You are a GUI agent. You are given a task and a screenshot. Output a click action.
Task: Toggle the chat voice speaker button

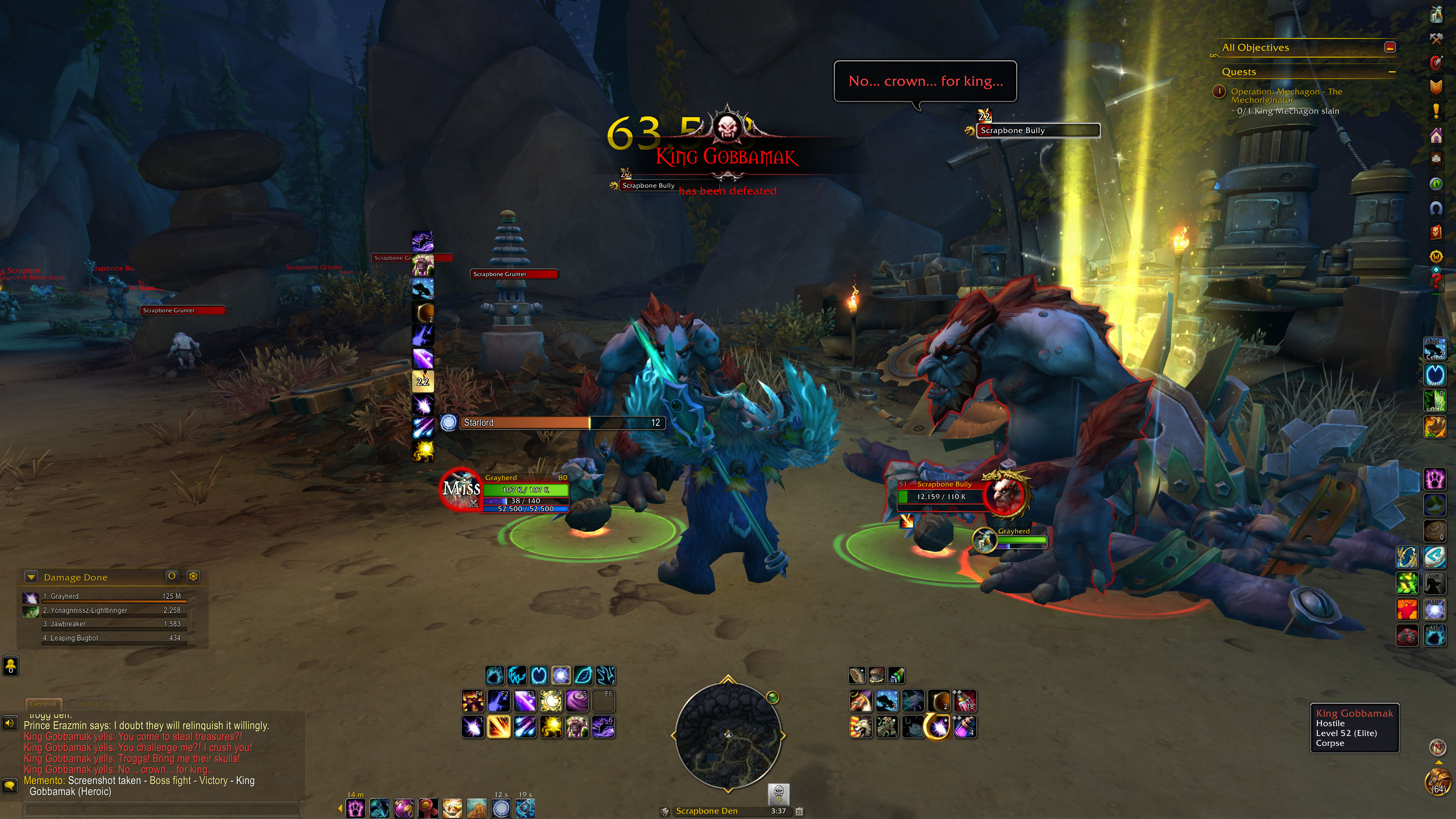click(9, 723)
